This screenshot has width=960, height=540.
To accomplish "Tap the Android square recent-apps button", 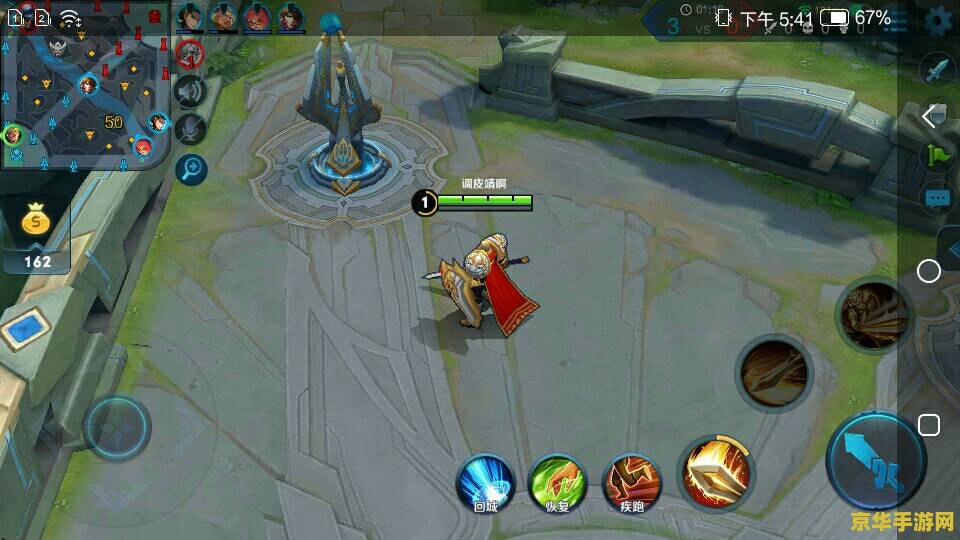I will (929, 425).
